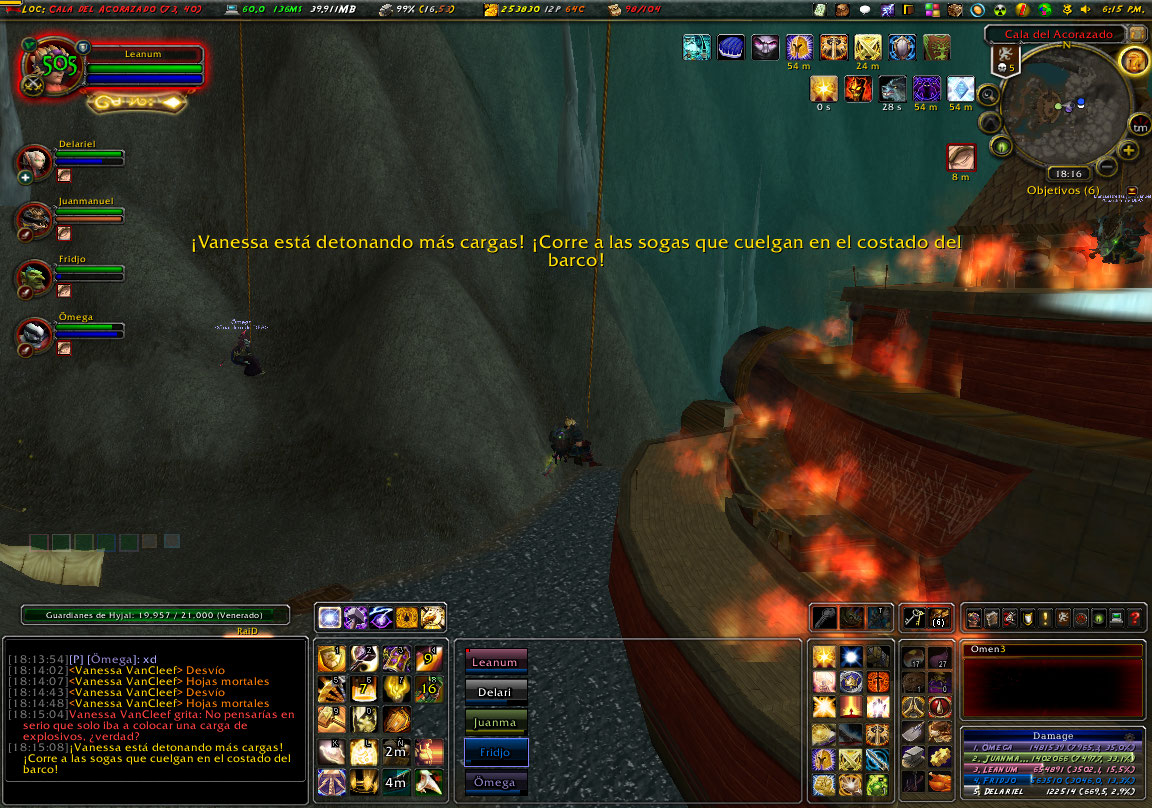Screen dimensions: 1152x808
Task: Collapse the Objetivos tracker header
Action: (1132, 190)
